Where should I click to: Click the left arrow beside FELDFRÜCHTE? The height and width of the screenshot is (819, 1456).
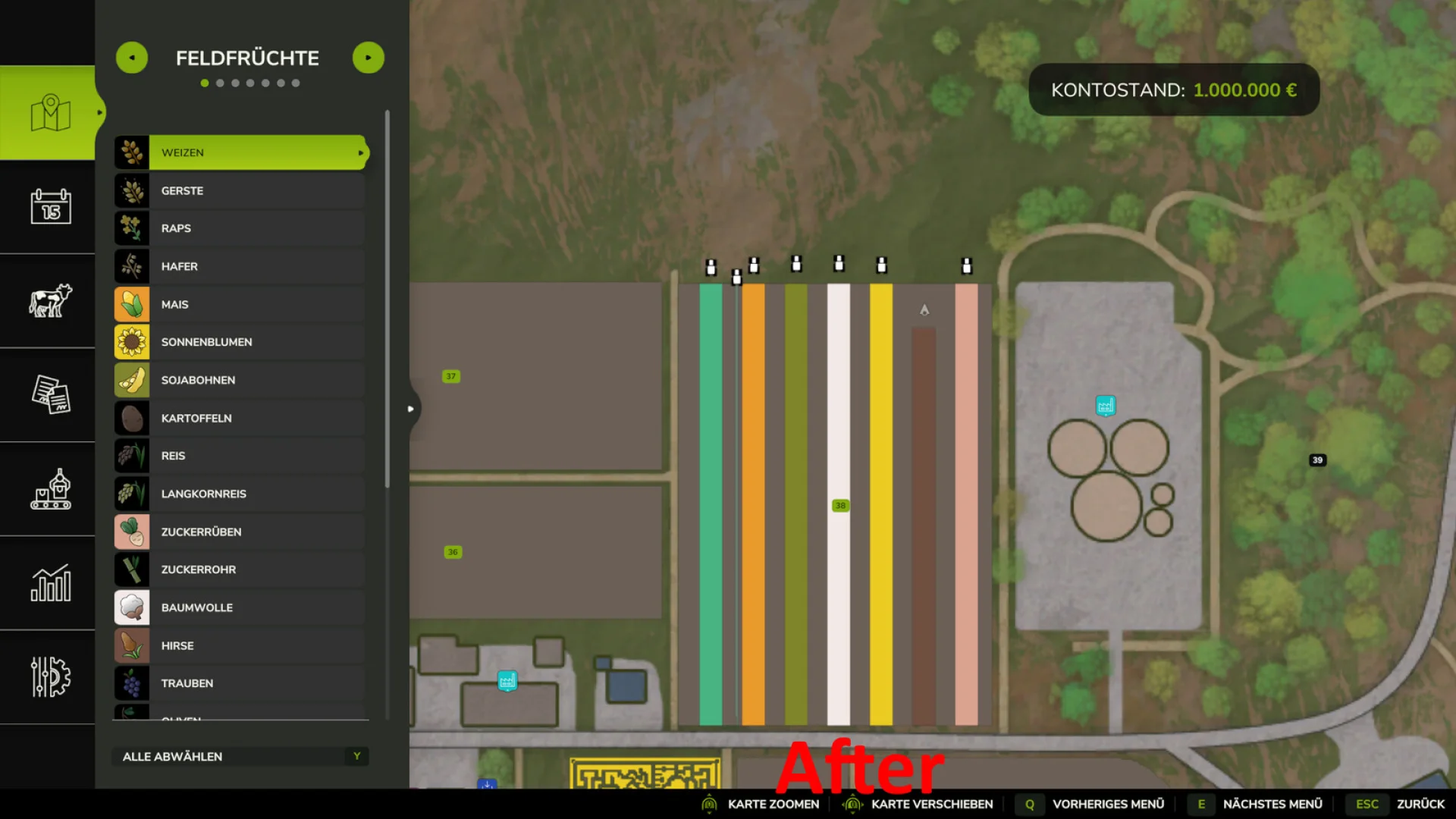(x=132, y=57)
